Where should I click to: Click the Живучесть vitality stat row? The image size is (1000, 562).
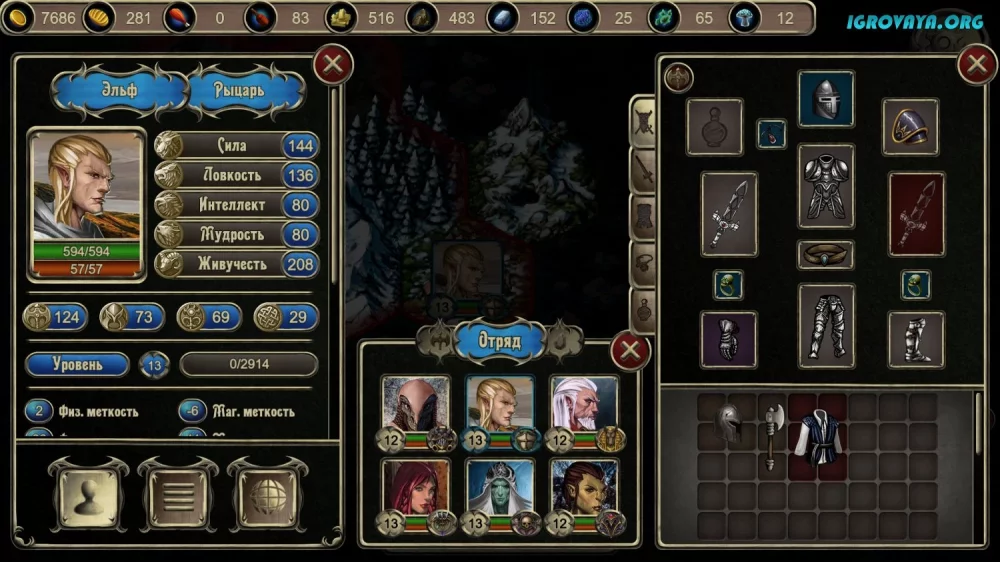237,264
